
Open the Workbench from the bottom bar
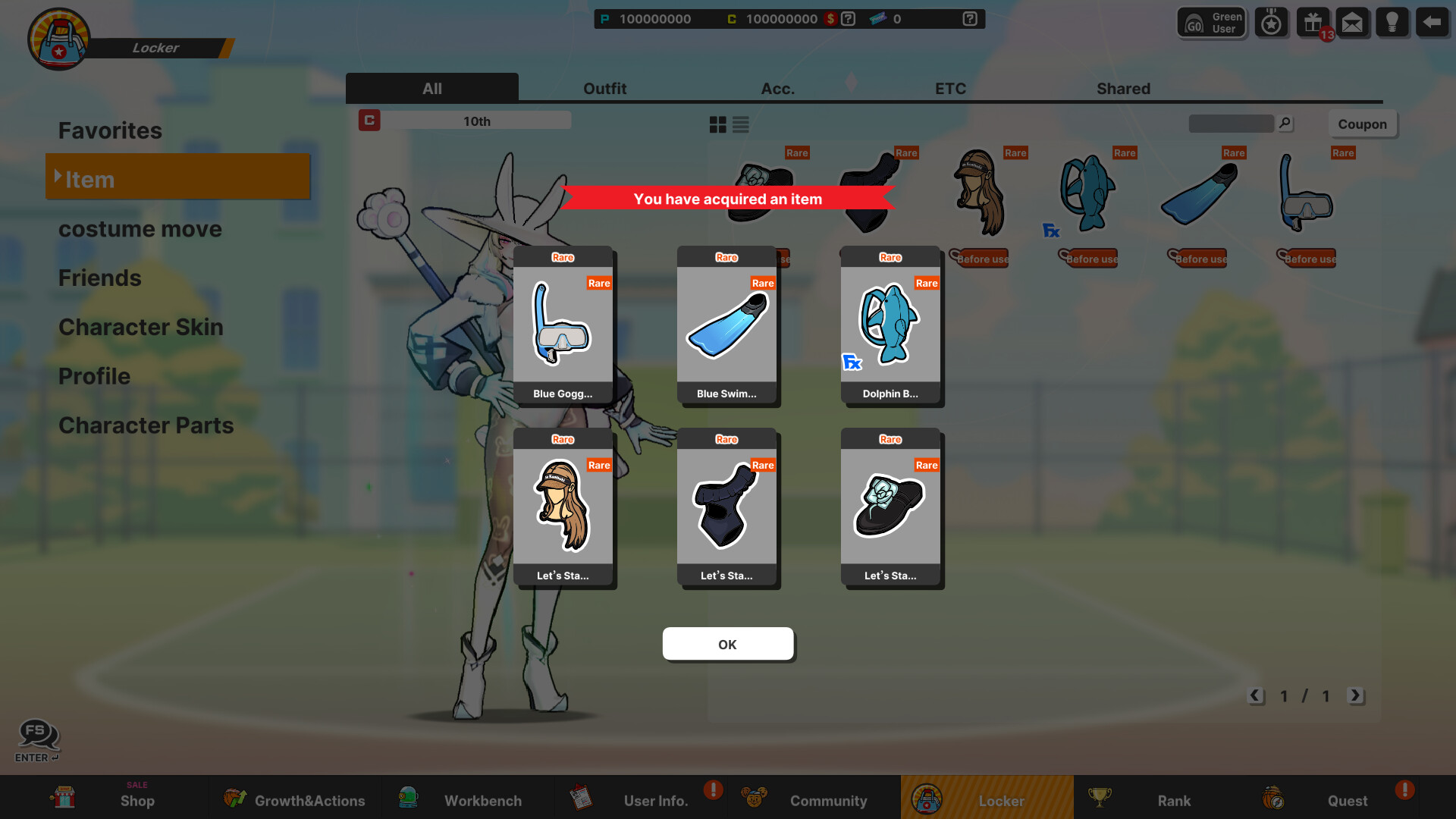click(x=482, y=800)
